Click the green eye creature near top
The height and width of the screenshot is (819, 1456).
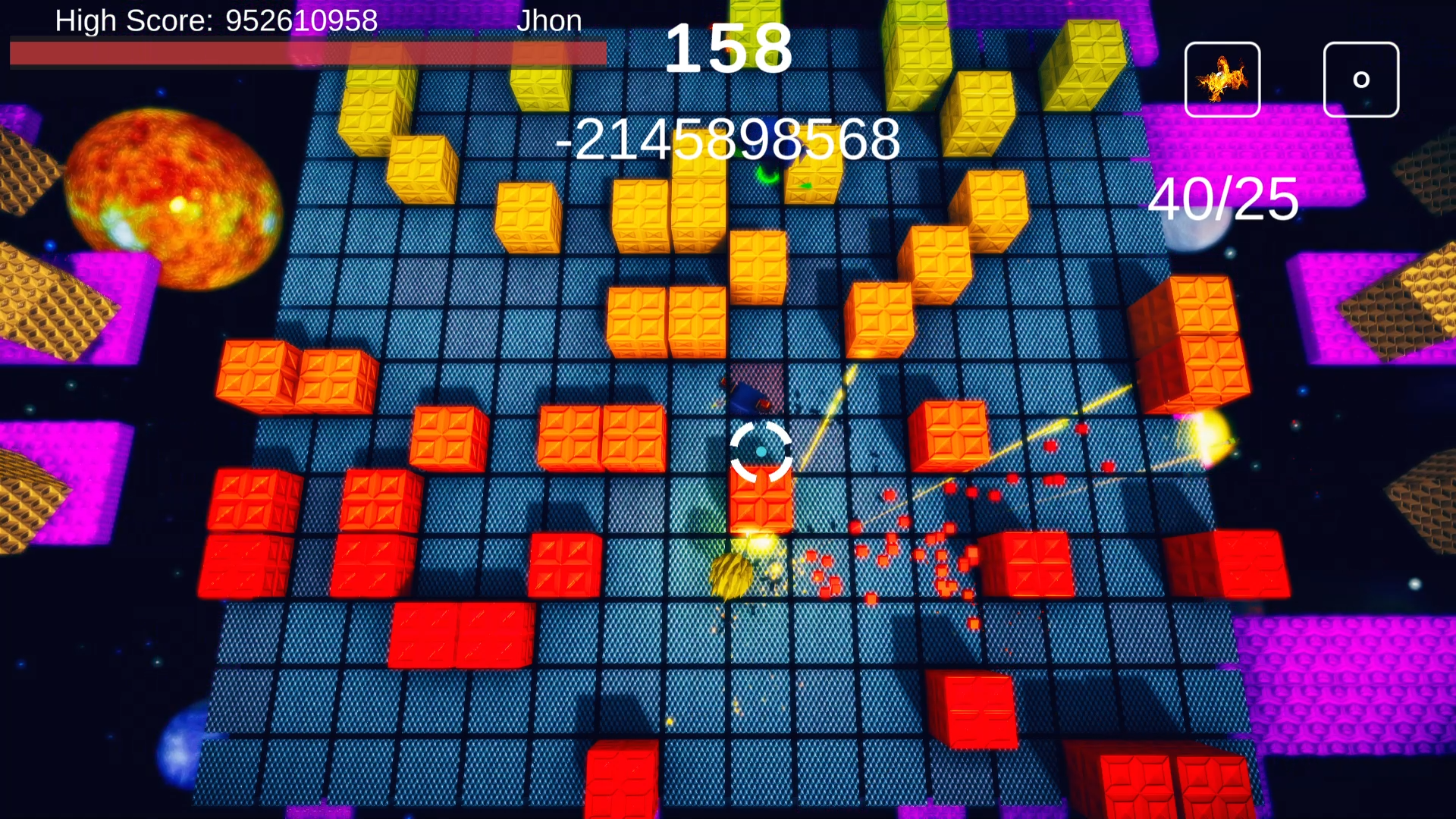(x=766, y=174)
